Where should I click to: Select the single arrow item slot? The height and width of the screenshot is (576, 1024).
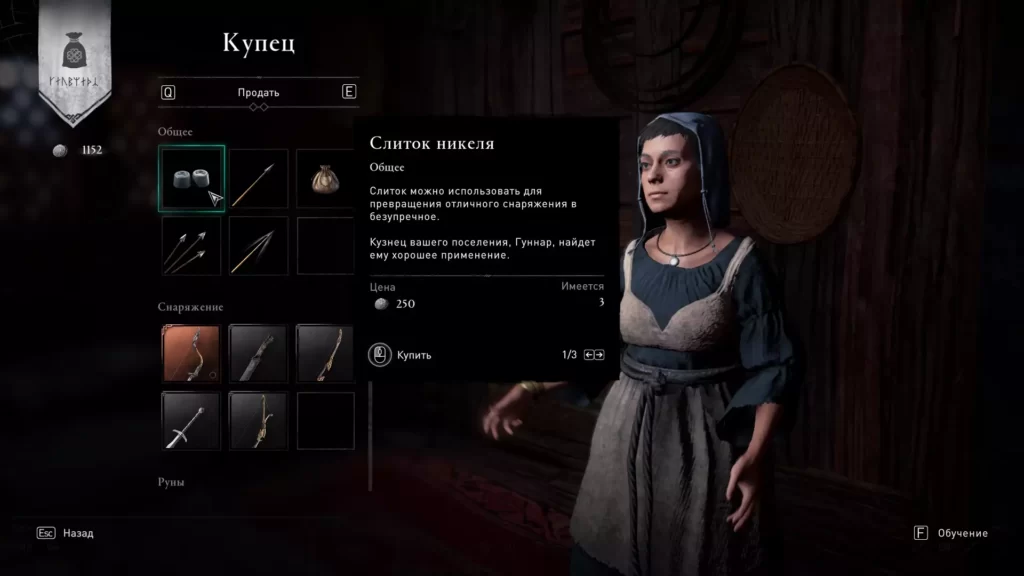point(258,178)
